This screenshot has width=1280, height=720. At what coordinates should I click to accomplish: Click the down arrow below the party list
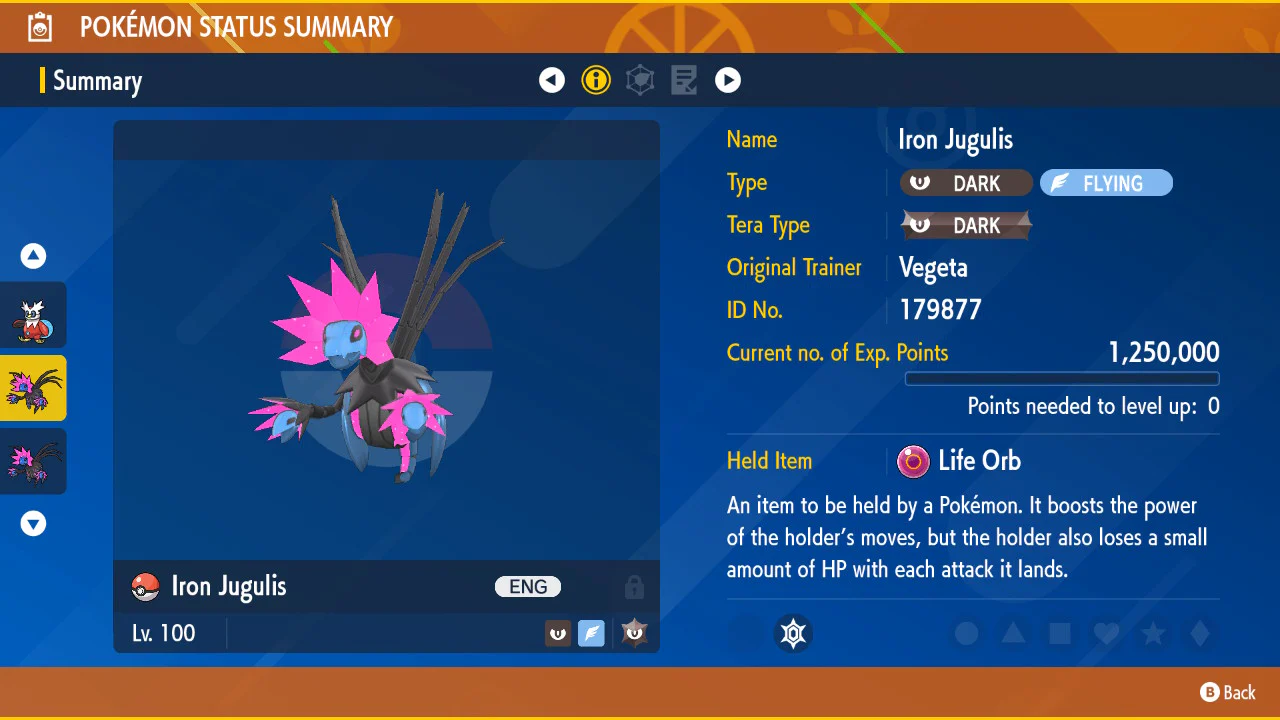click(34, 523)
